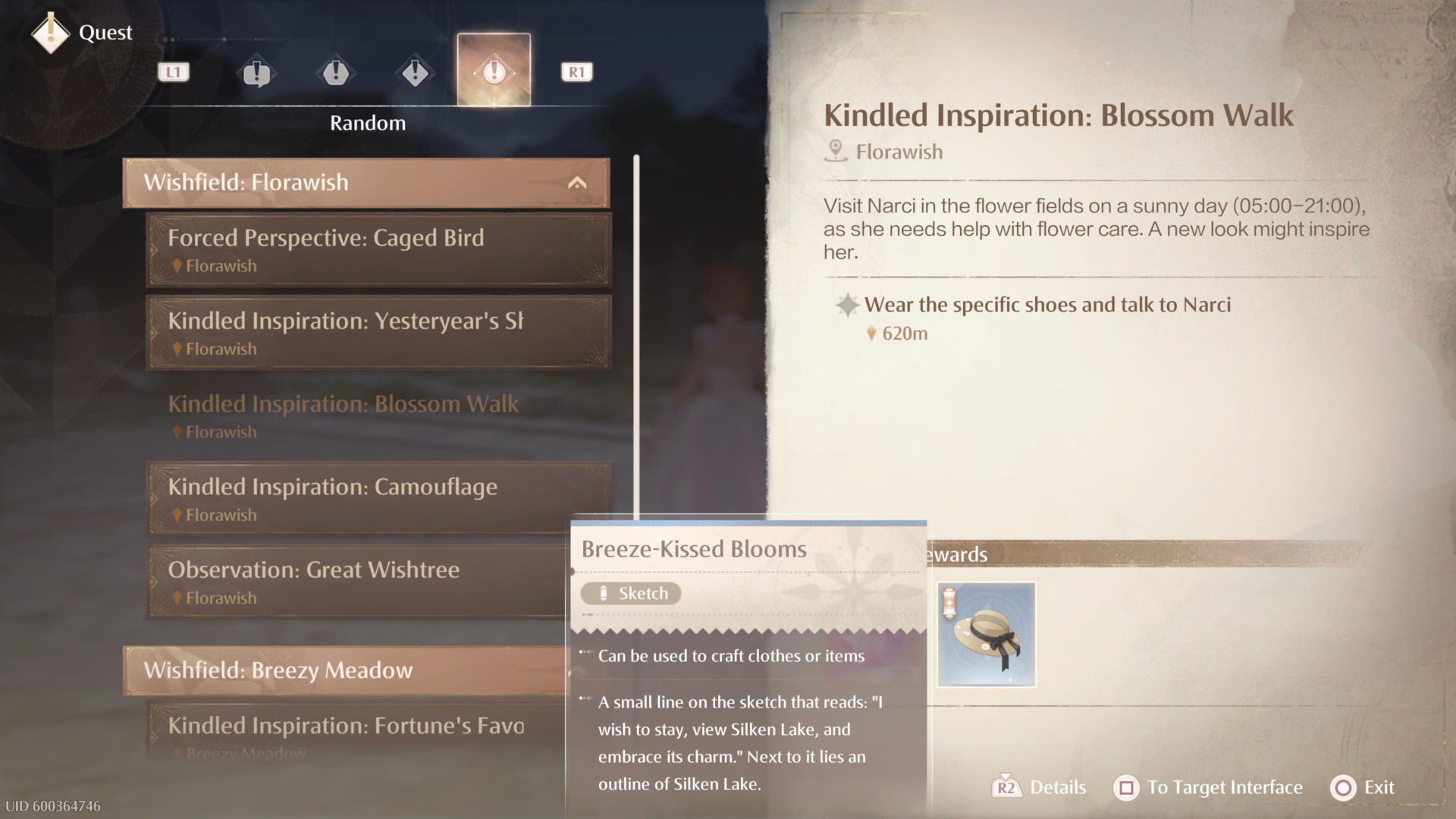The height and width of the screenshot is (819, 1456).
Task: Click the square To Target Interface icon
Action: click(x=1125, y=788)
